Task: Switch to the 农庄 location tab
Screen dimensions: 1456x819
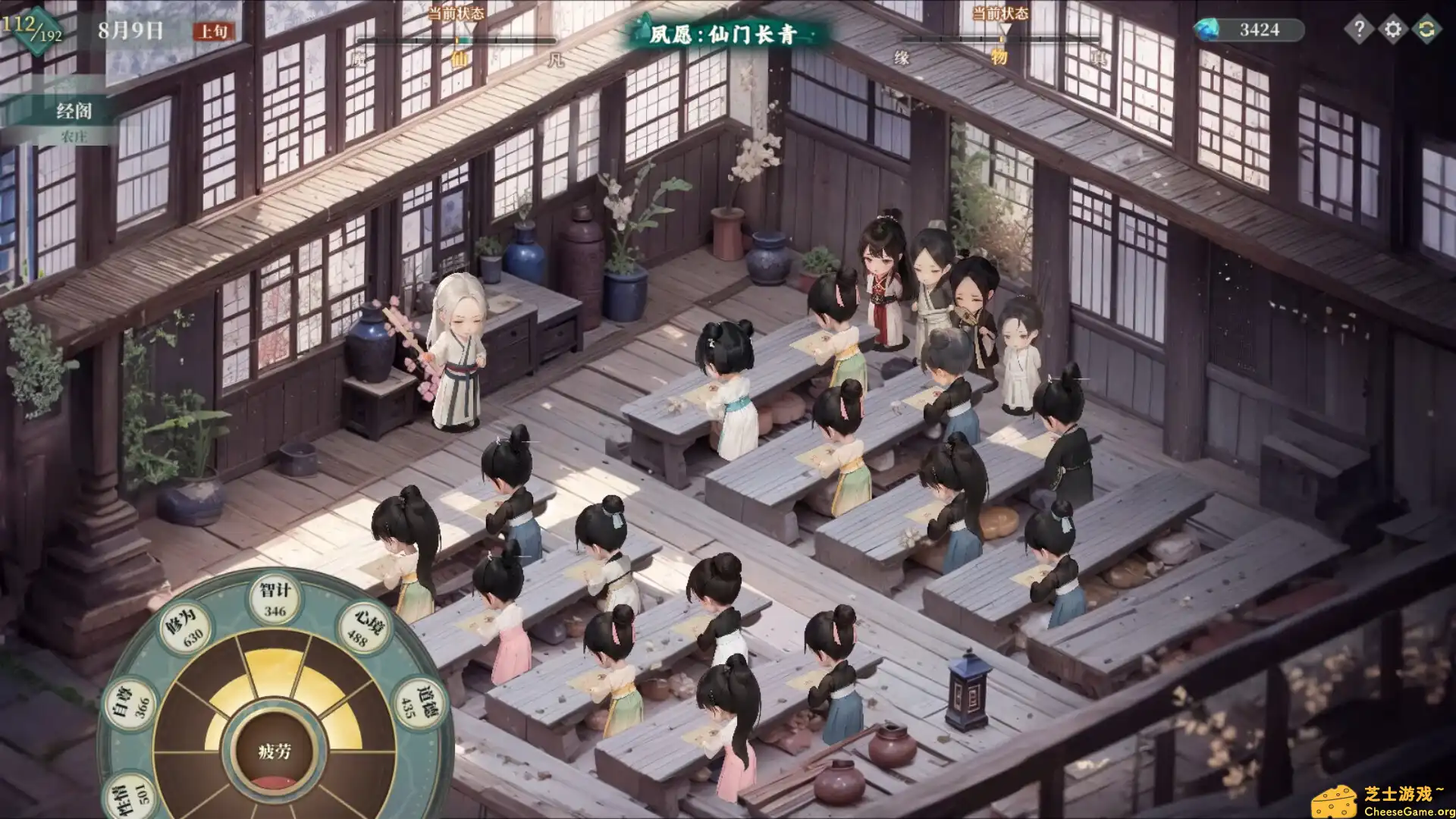Action: coord(74,136)
